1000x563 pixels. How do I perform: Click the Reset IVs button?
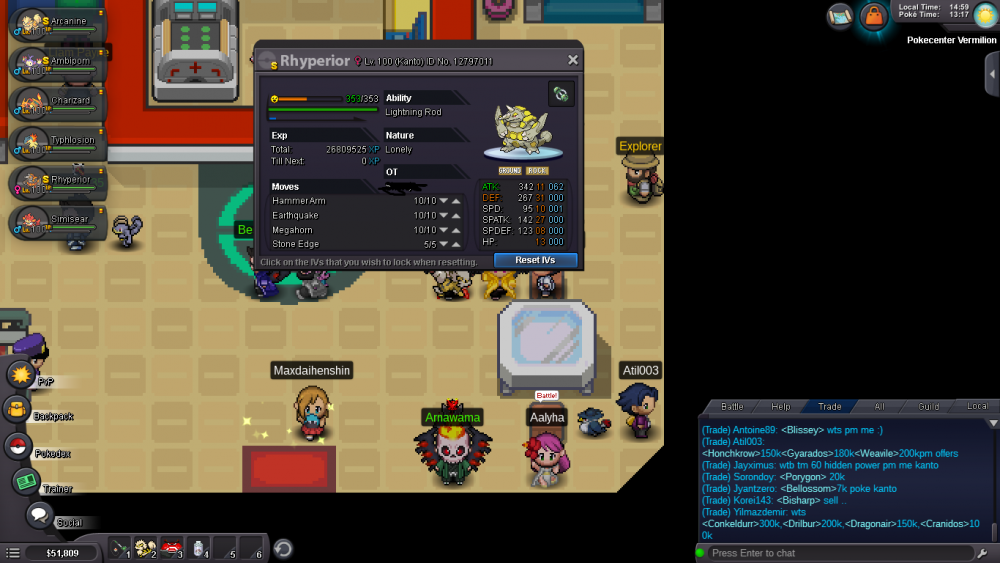coord(535,260)
